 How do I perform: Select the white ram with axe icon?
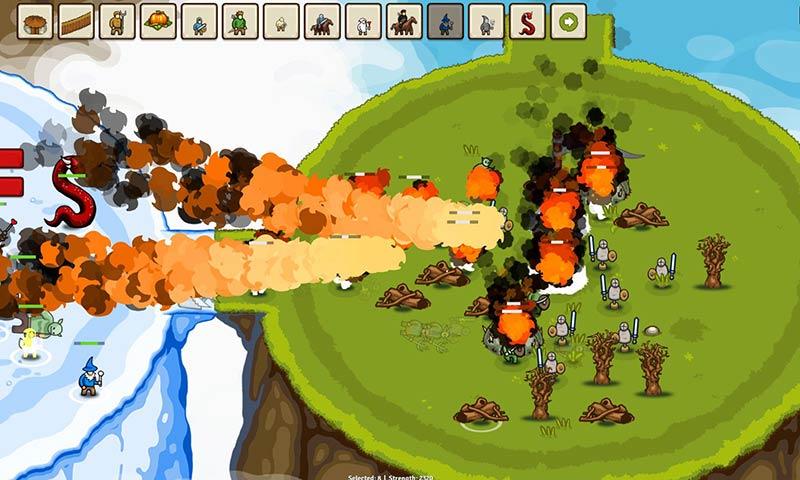[363, 21]
